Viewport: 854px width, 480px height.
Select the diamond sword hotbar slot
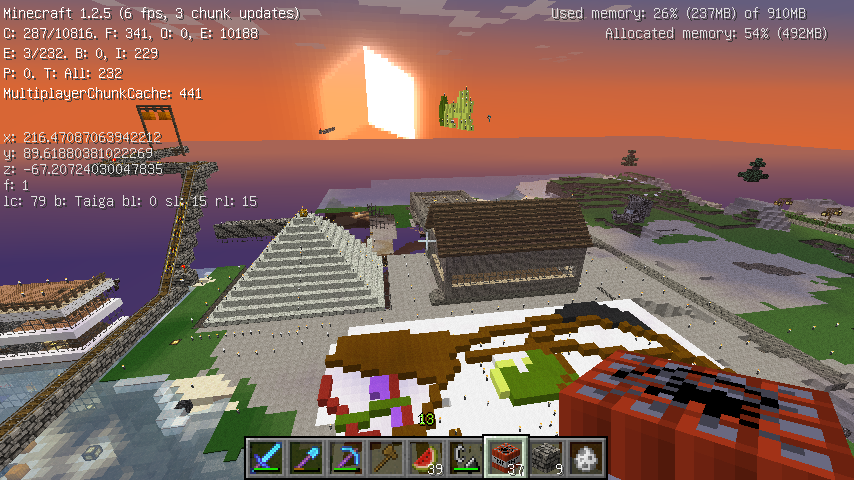pyautogui.click(x=267, y=457)
